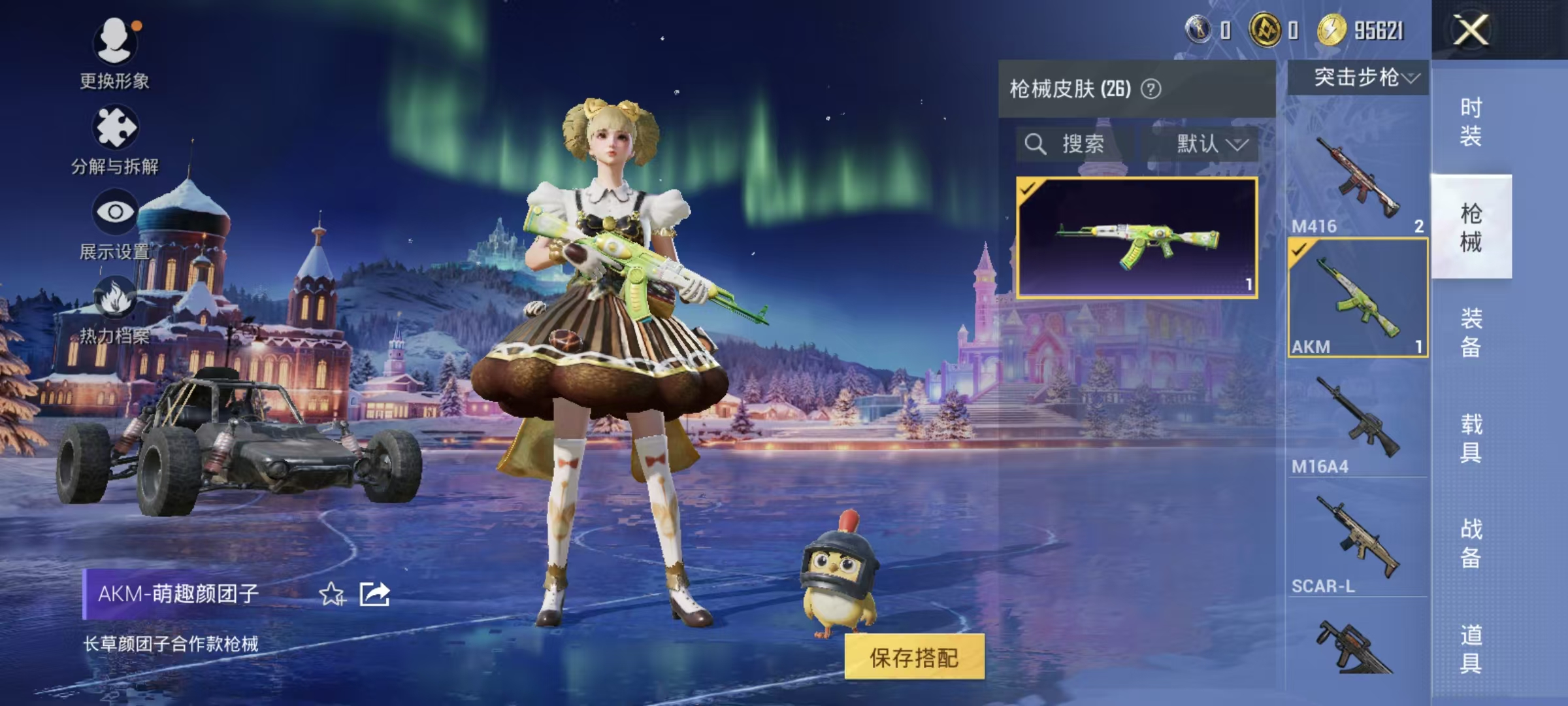Open the 突击步枪 weapon category dropdown
This screenshot has width=1568, height=706.
tap(1359, 78)
